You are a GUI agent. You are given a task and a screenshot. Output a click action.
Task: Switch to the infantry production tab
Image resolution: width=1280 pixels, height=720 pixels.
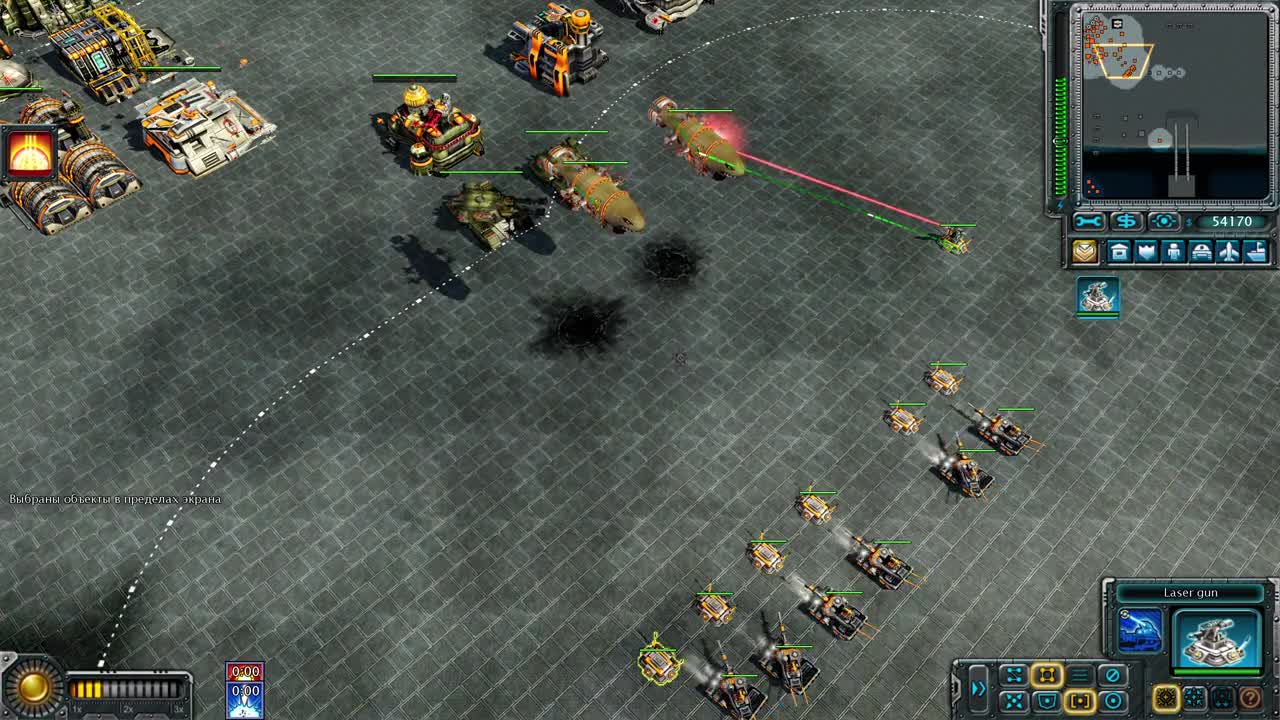[x=1173, y=252]
